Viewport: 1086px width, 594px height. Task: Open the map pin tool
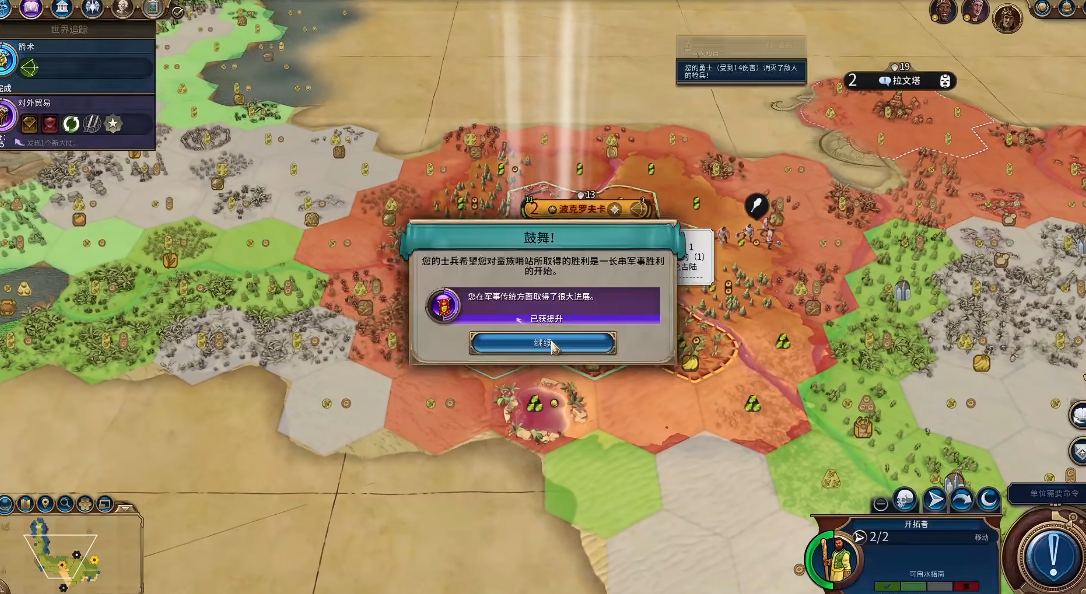45,504
